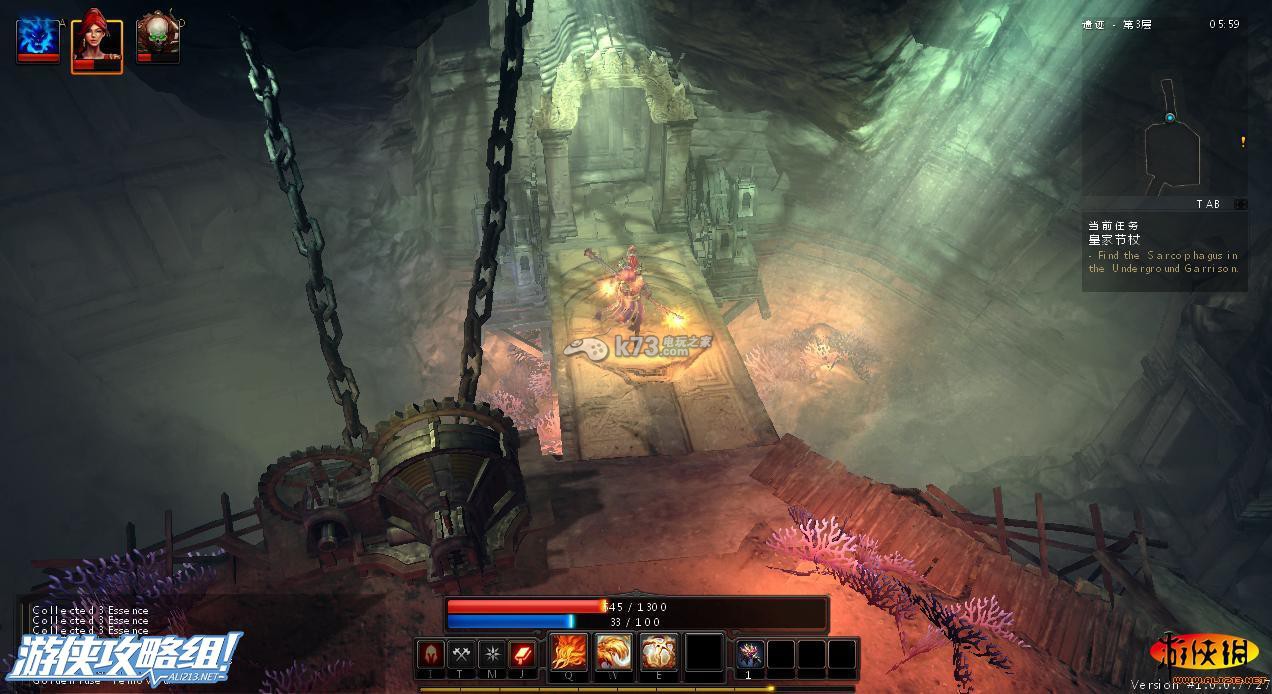Open the red journal book icon
This screenshot has width=1272, height=694.
click(523, 654)
